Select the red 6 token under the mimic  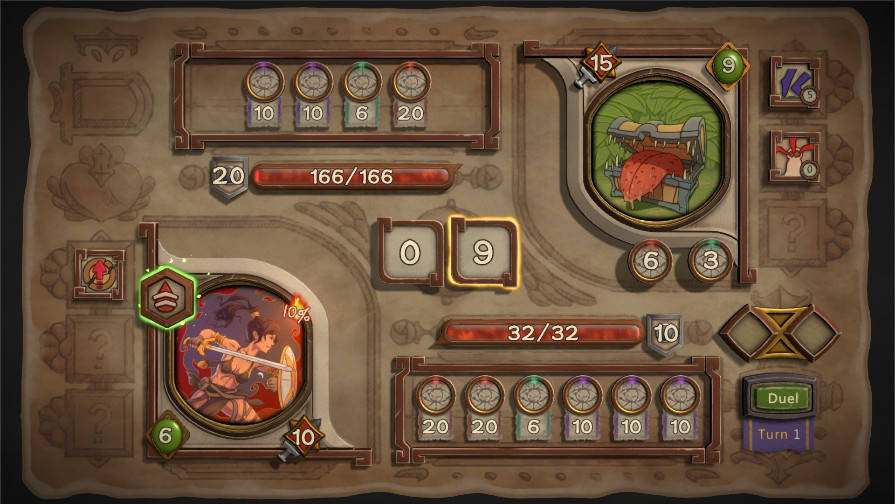[x=650, y=260]
